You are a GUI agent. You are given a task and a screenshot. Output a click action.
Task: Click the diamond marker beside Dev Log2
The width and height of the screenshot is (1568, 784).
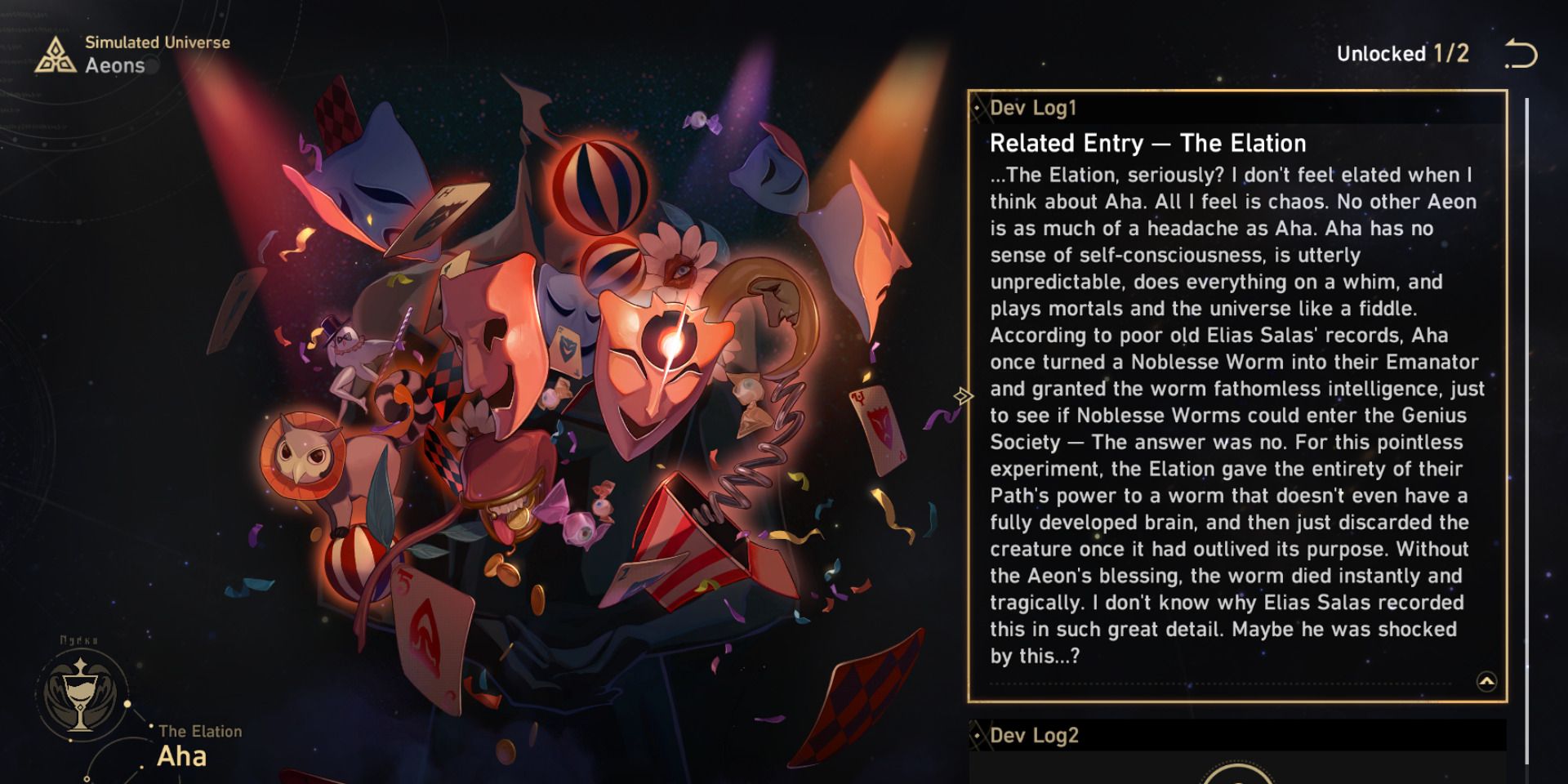tap(978, 734)
